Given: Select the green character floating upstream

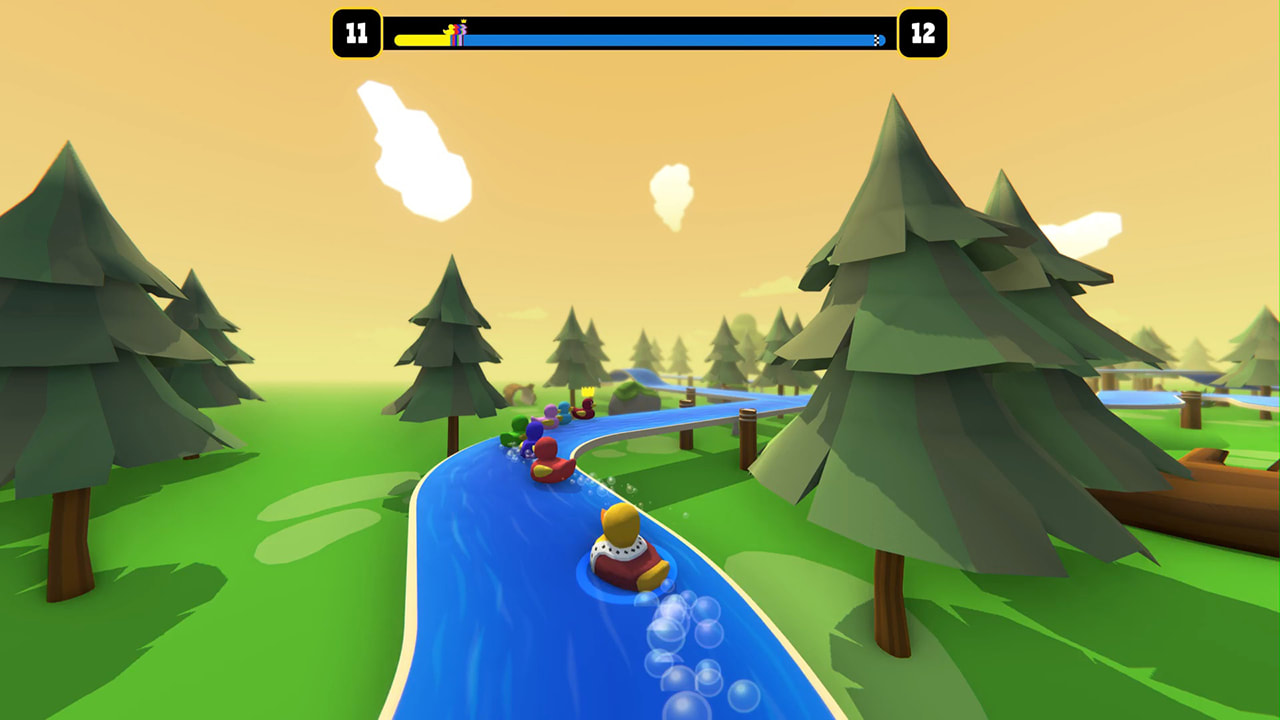Looking at the screenshot, I should (516, 424).
